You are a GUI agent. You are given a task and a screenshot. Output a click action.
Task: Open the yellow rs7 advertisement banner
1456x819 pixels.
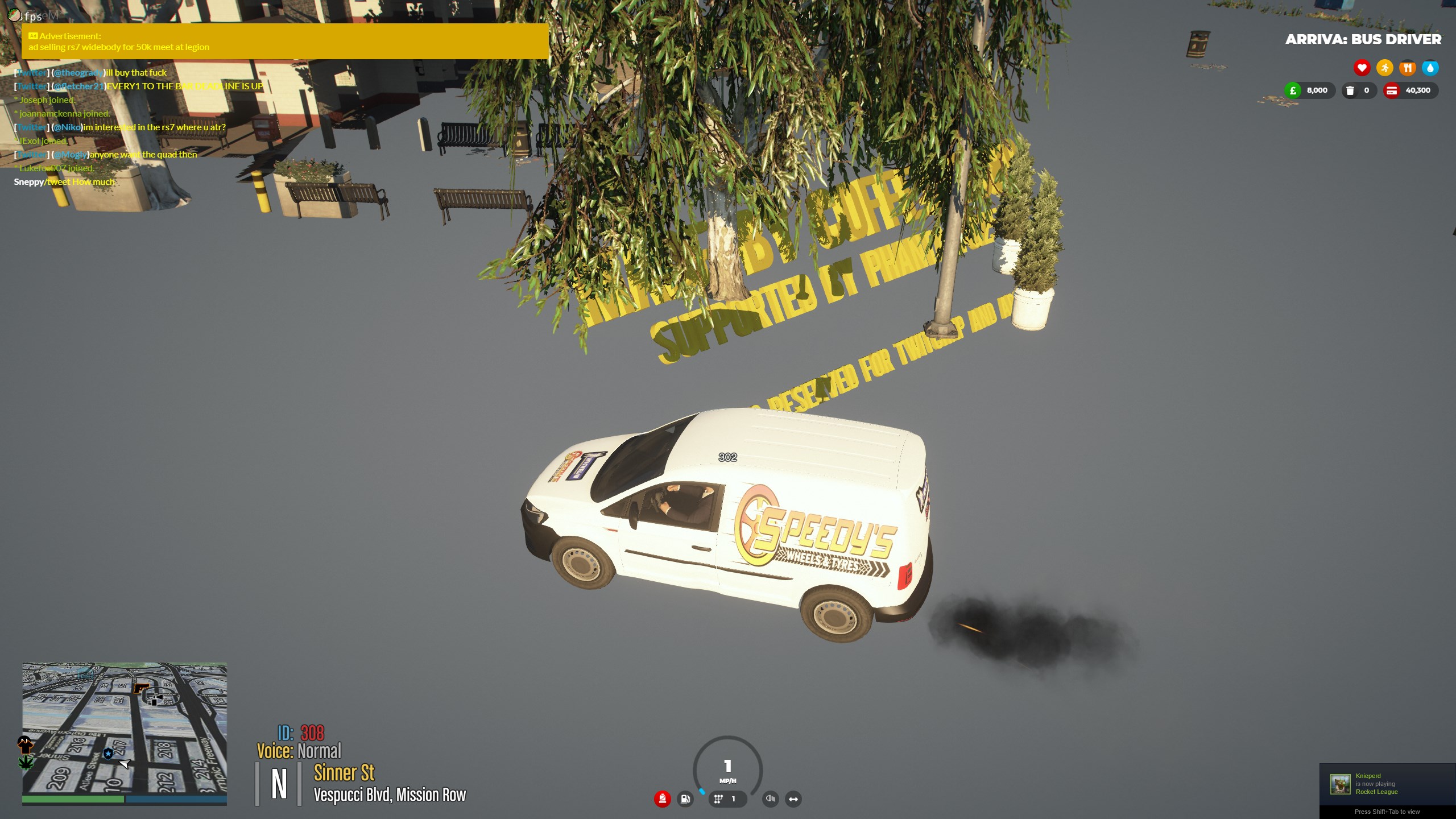click(284, 42)
